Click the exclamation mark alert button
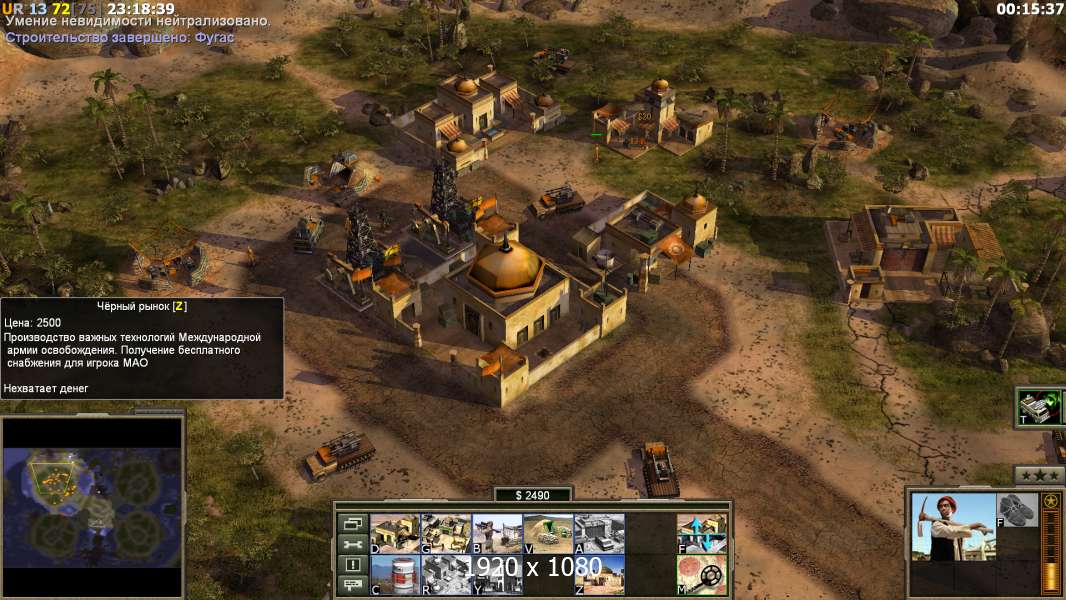The image size is (1066, 600). tap(352, 565)
